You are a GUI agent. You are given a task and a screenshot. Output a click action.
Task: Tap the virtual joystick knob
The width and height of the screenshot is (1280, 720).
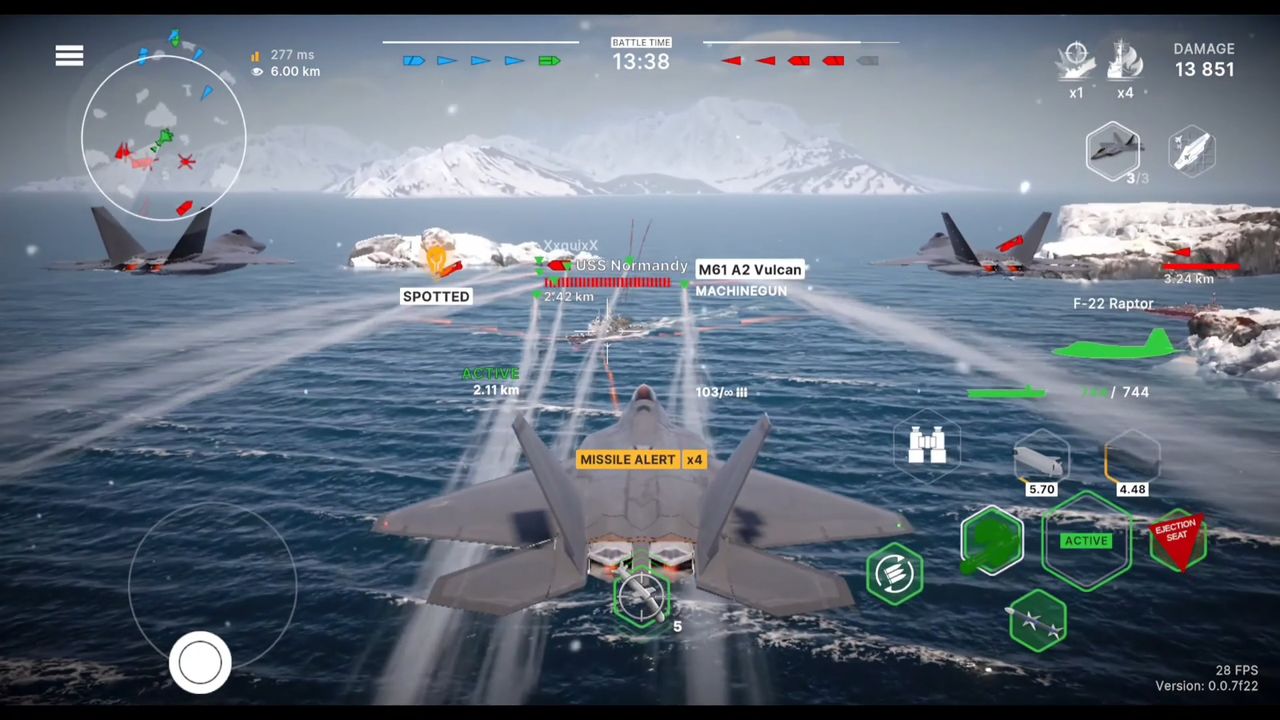click(x=200, y=662)
